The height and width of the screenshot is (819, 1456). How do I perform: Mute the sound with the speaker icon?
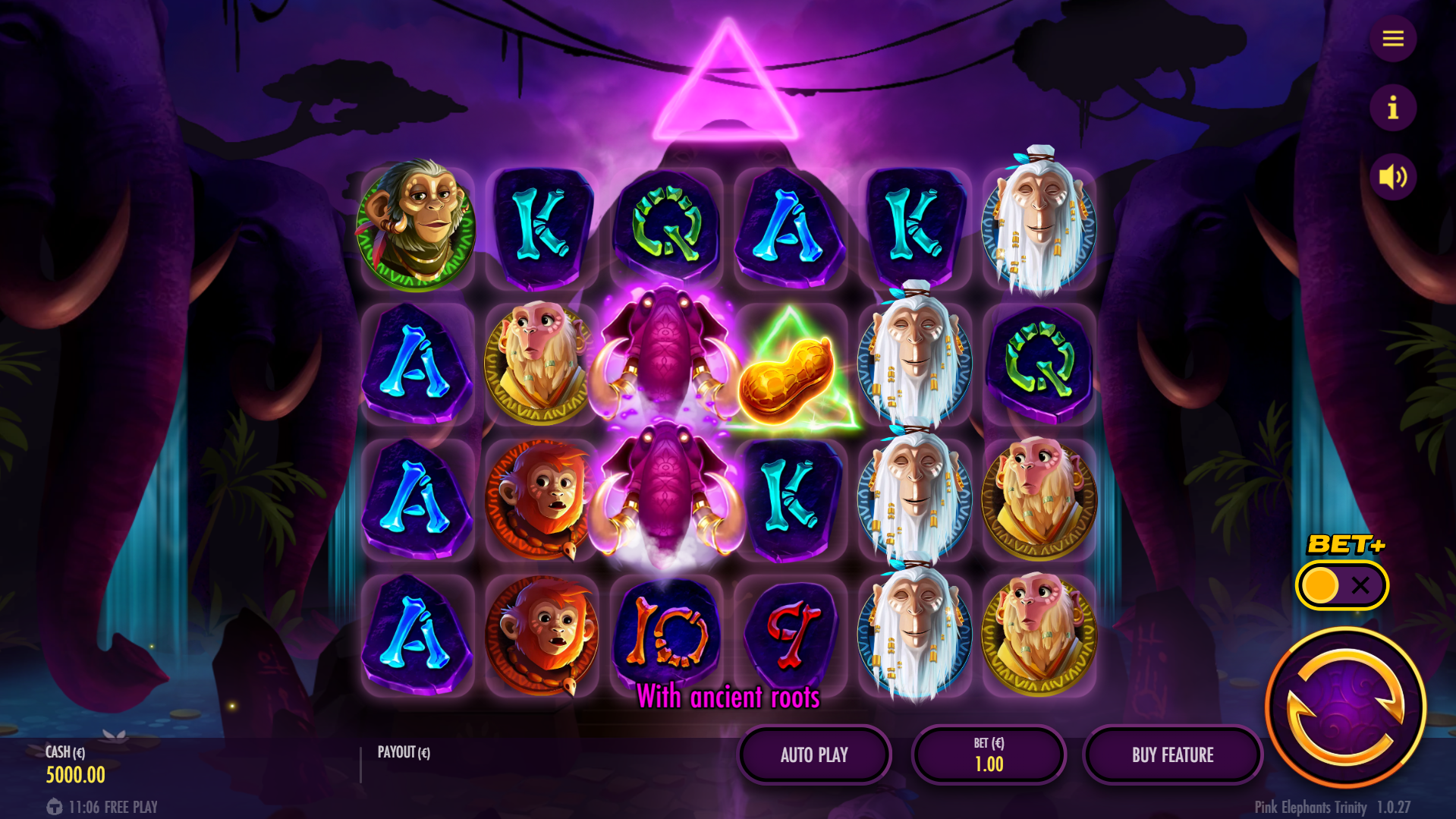[1392, 177]
